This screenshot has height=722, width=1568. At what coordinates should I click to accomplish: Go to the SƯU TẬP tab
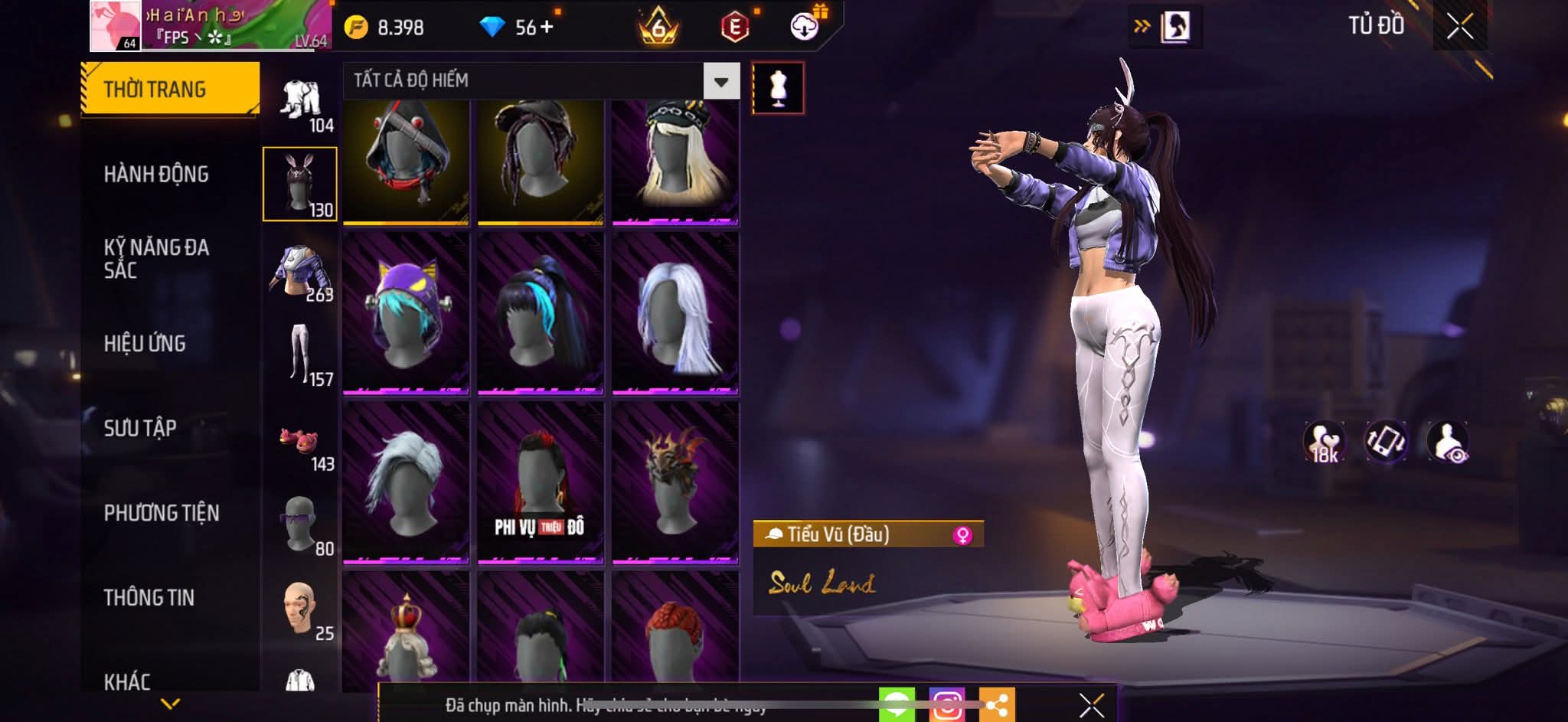[x=140, y=428]
